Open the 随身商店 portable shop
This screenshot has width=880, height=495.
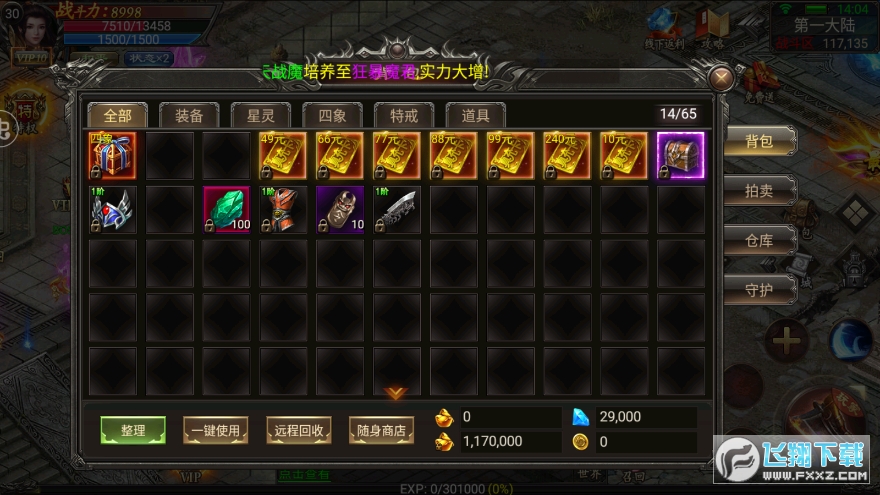pos(381,431)
